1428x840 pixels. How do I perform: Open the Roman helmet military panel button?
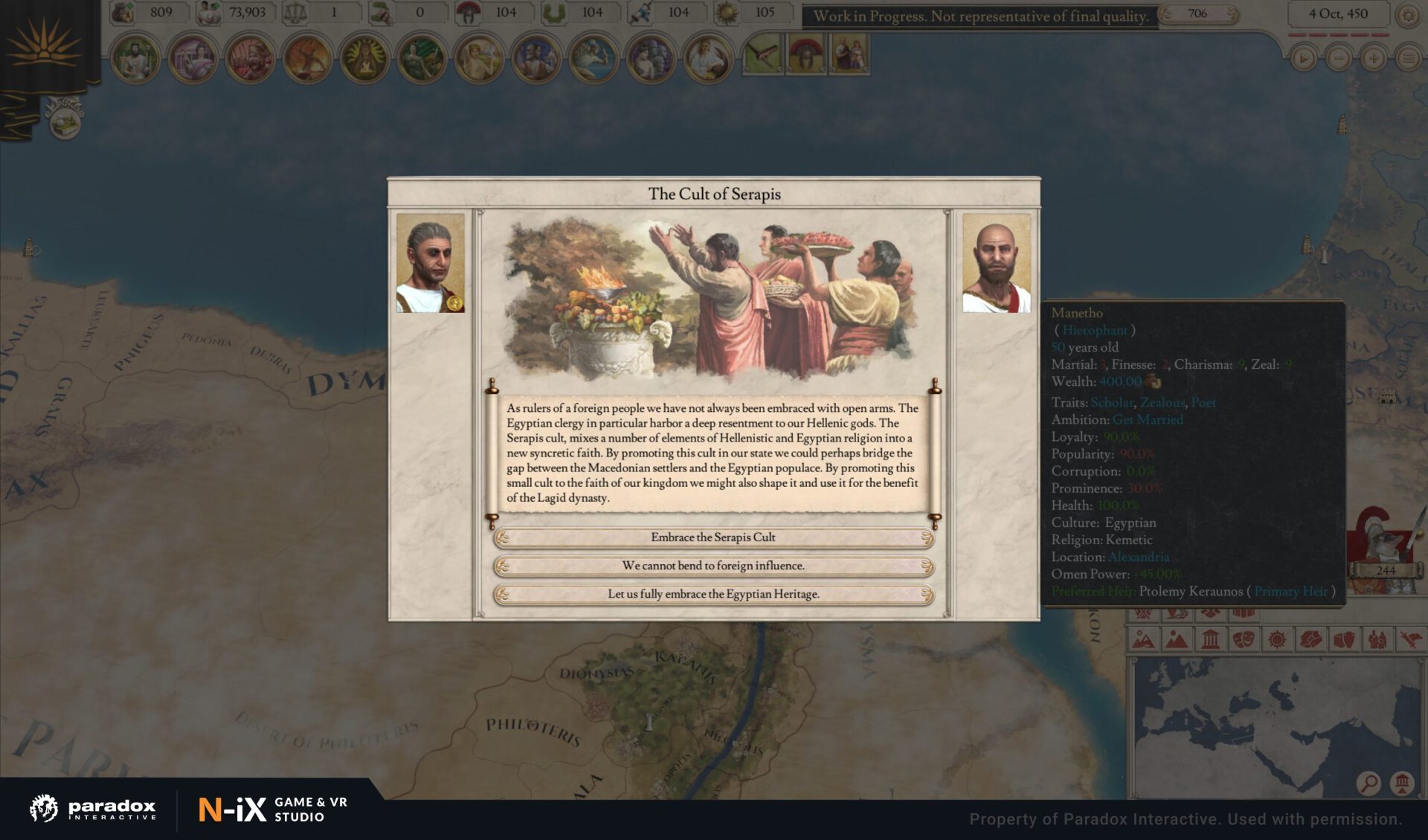tap(805, 54)
